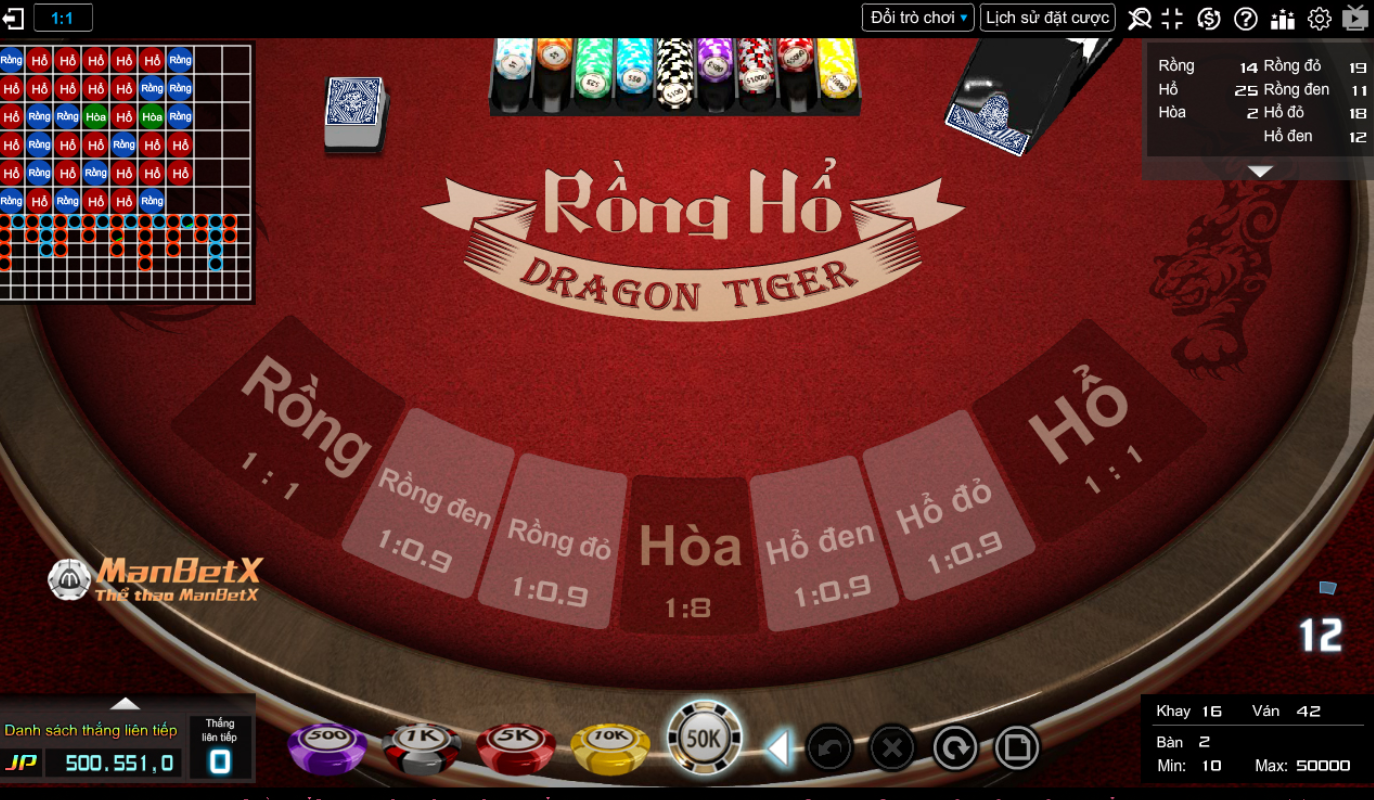This screenshot has width=1374, height=800.
Task: Select the 50K betting chip
Action: [703, 737]
